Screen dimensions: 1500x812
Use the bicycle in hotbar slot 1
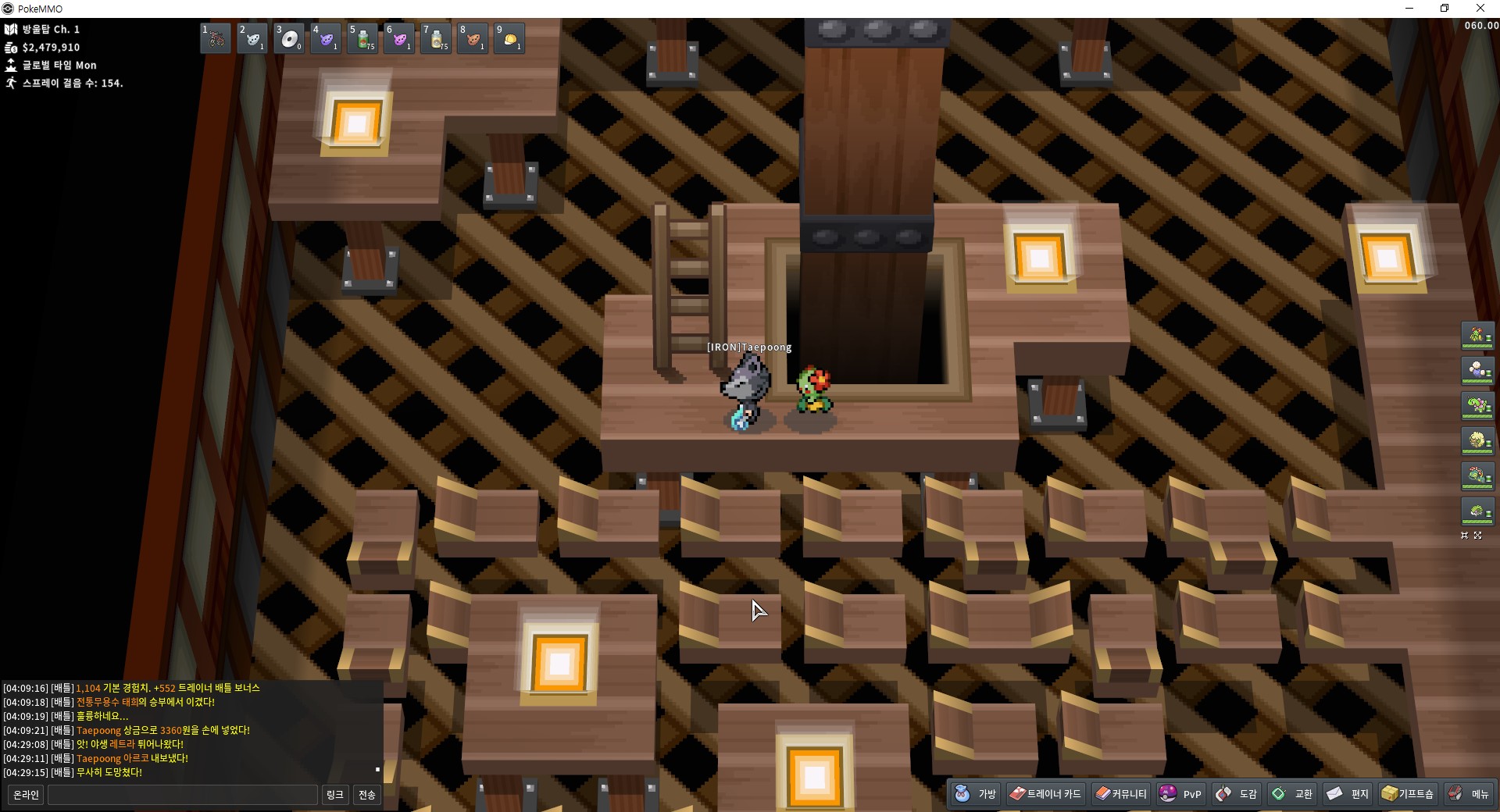pos(216,38)
